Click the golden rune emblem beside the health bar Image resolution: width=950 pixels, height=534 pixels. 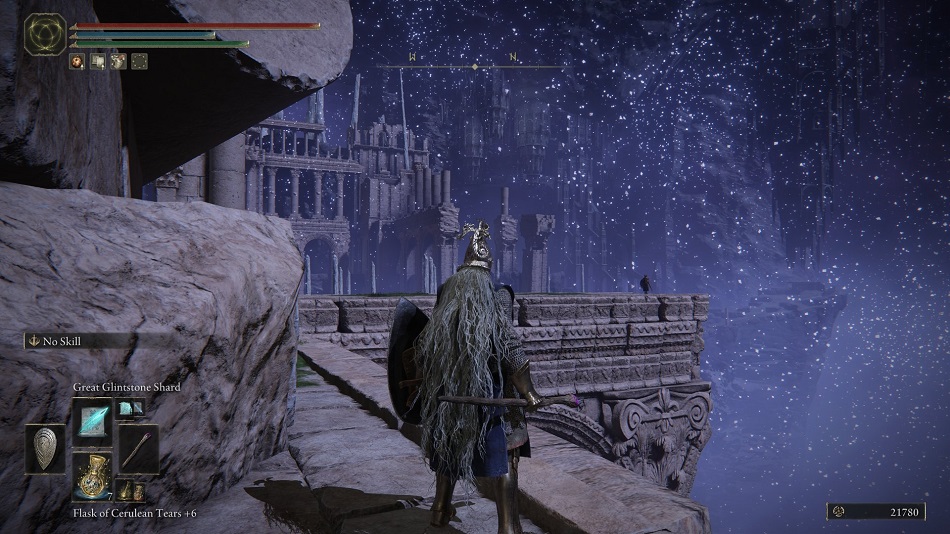(45, 34)
